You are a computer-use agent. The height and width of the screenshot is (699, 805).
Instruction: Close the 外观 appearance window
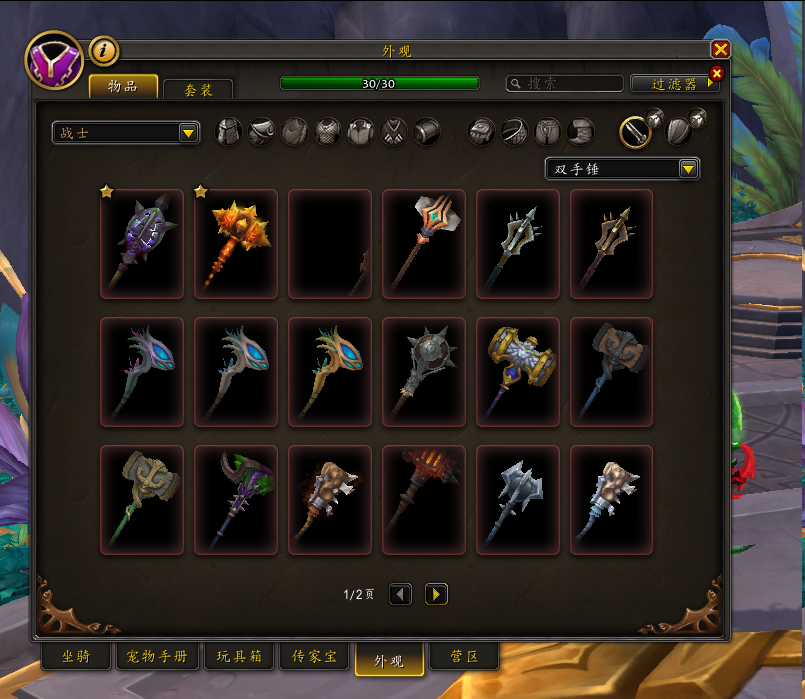(x=720, y=49)
